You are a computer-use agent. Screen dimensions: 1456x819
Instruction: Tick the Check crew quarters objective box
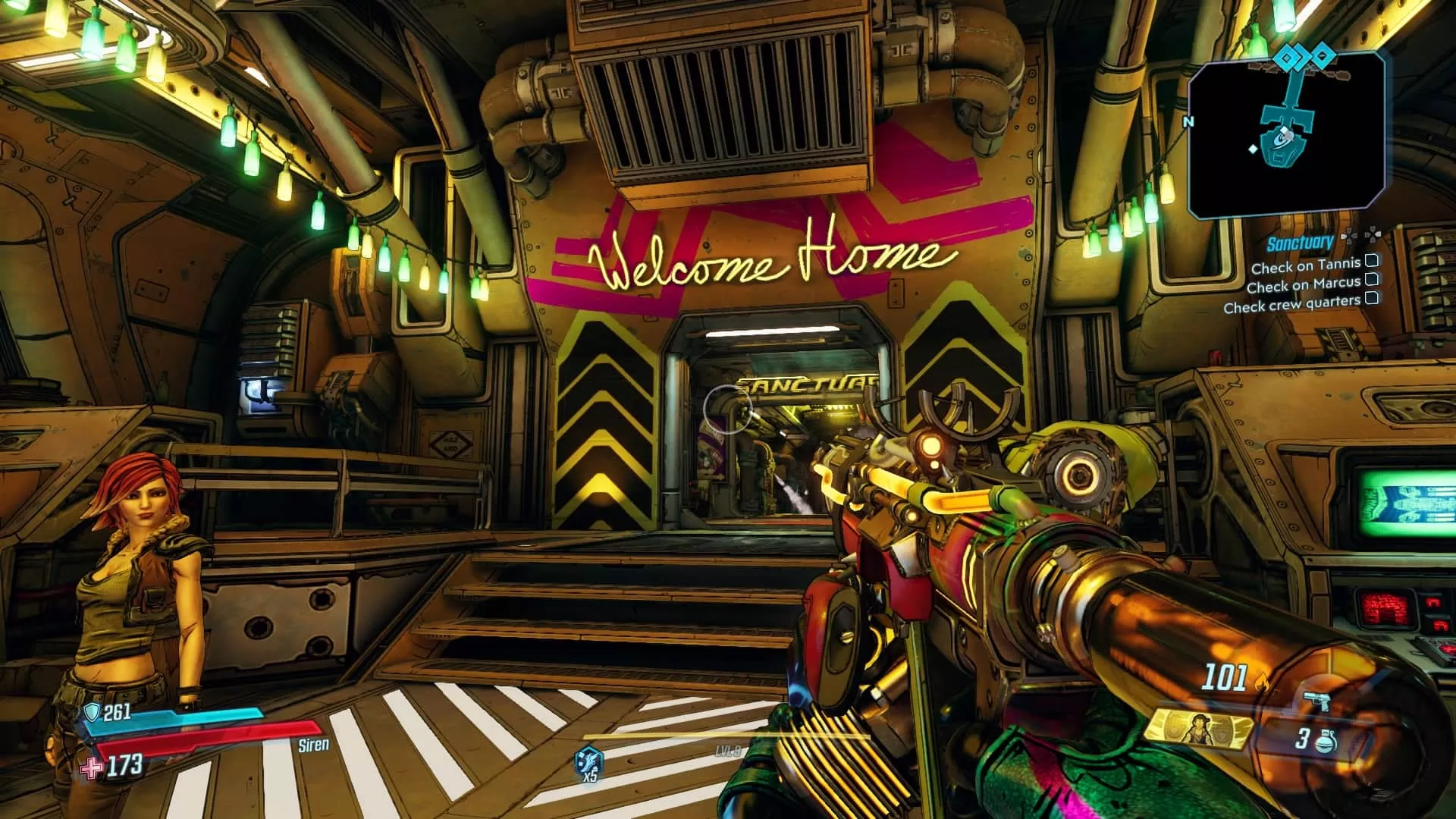coord(1371,299)
